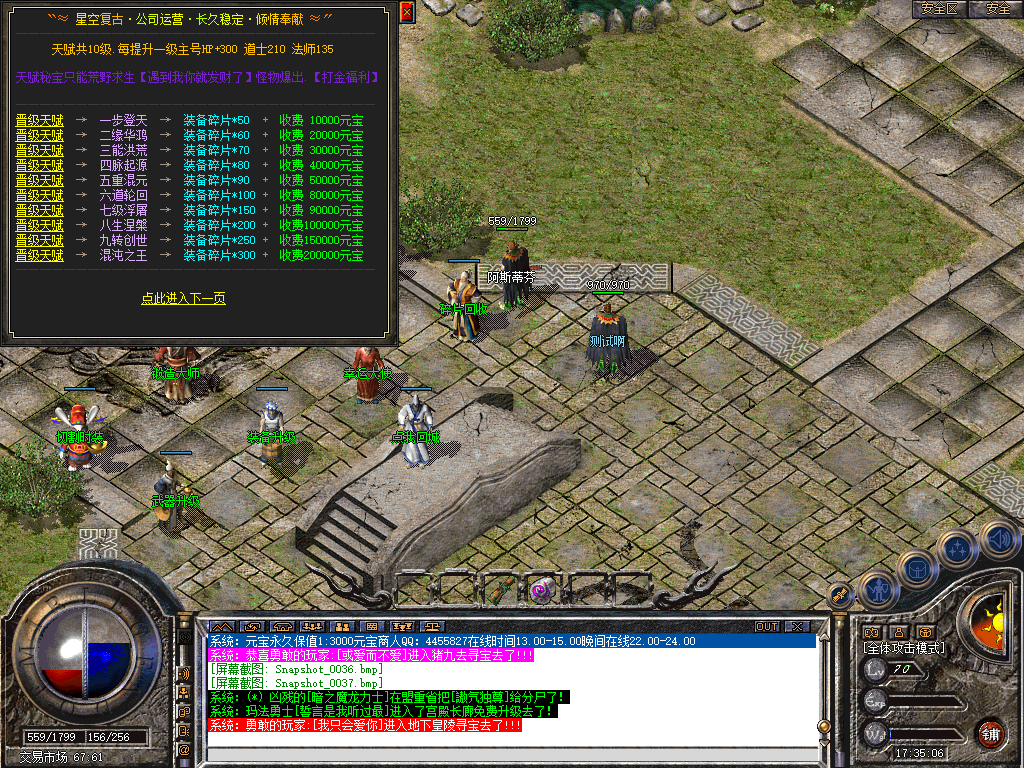Click 晋级天赋 link for 混沌之王 row
1024x768 pixels.
pyautogui.click(x=39, y=256)
